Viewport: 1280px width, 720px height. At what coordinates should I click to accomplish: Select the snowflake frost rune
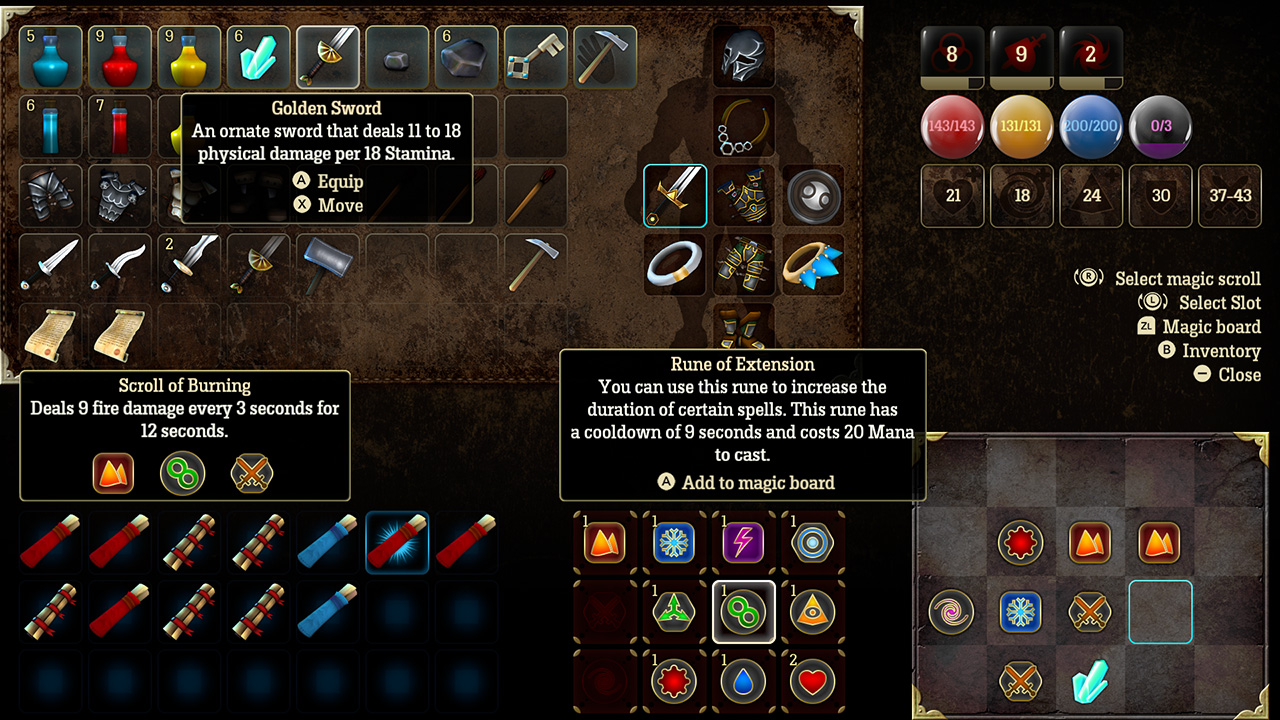[x=674, y=543]
